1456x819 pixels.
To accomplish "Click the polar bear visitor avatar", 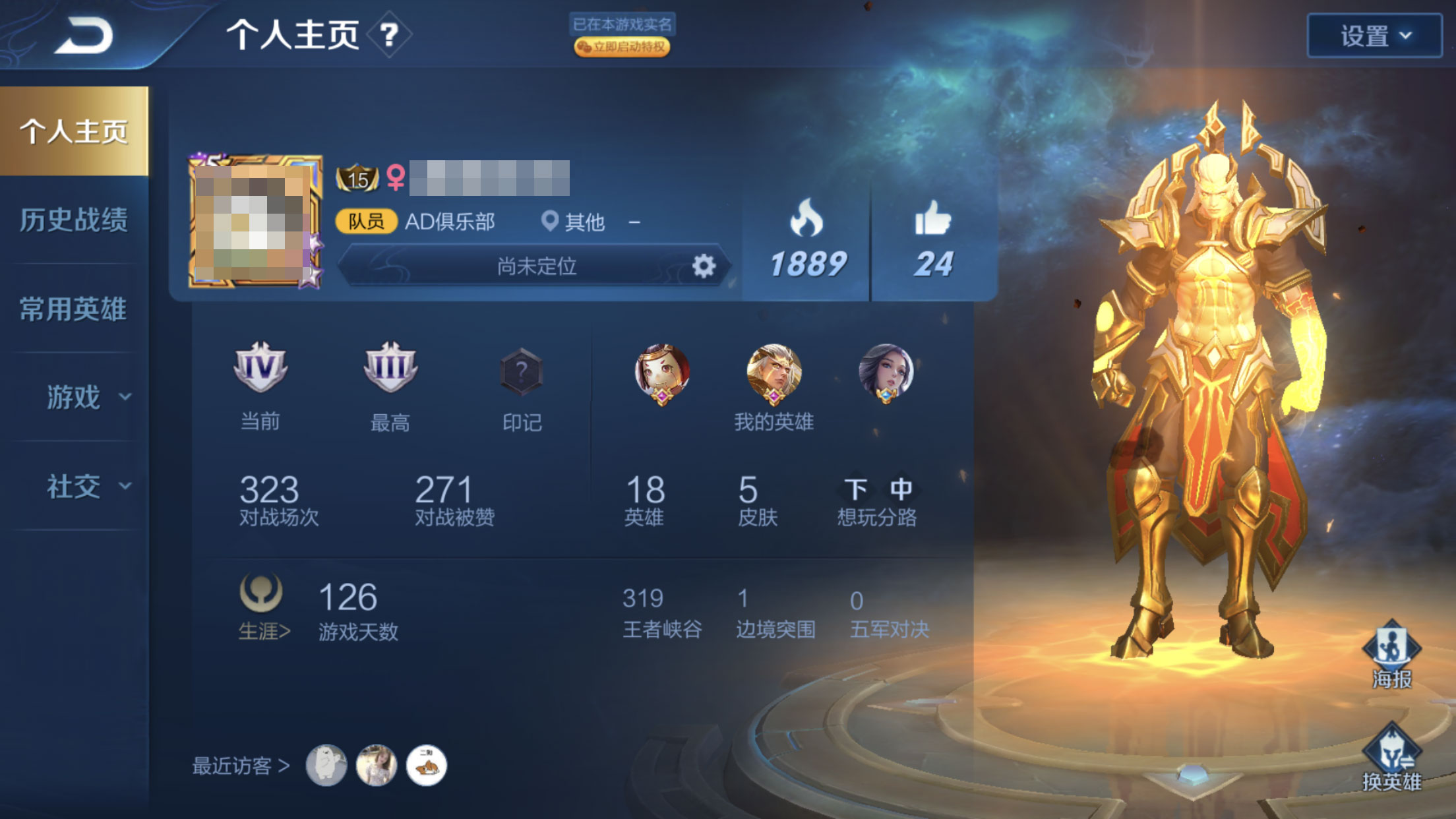I will pyautogui.click(x=326, y=766).
